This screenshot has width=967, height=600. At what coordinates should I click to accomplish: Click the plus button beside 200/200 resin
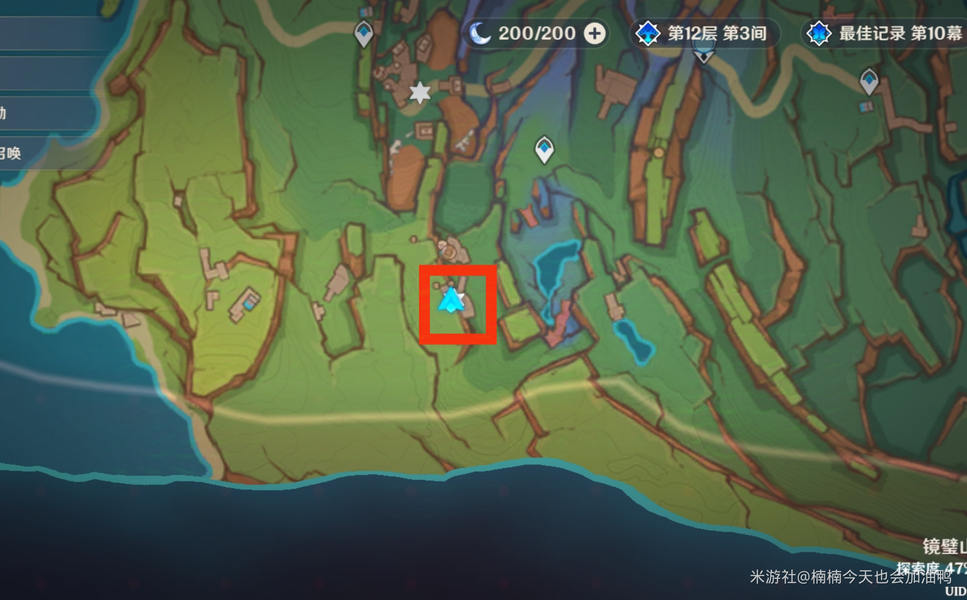595,33
